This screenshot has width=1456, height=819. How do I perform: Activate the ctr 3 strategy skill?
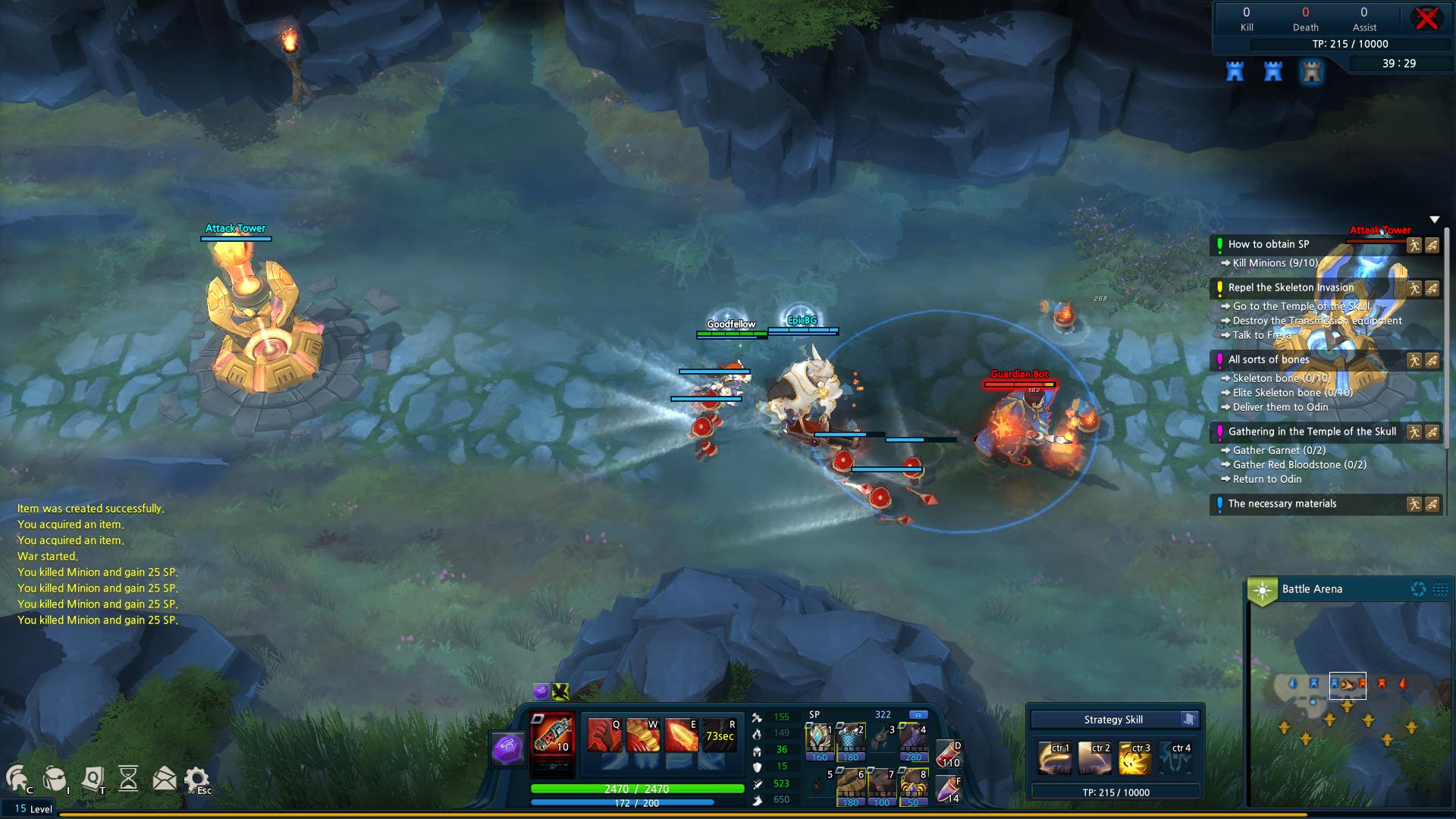1134,758
